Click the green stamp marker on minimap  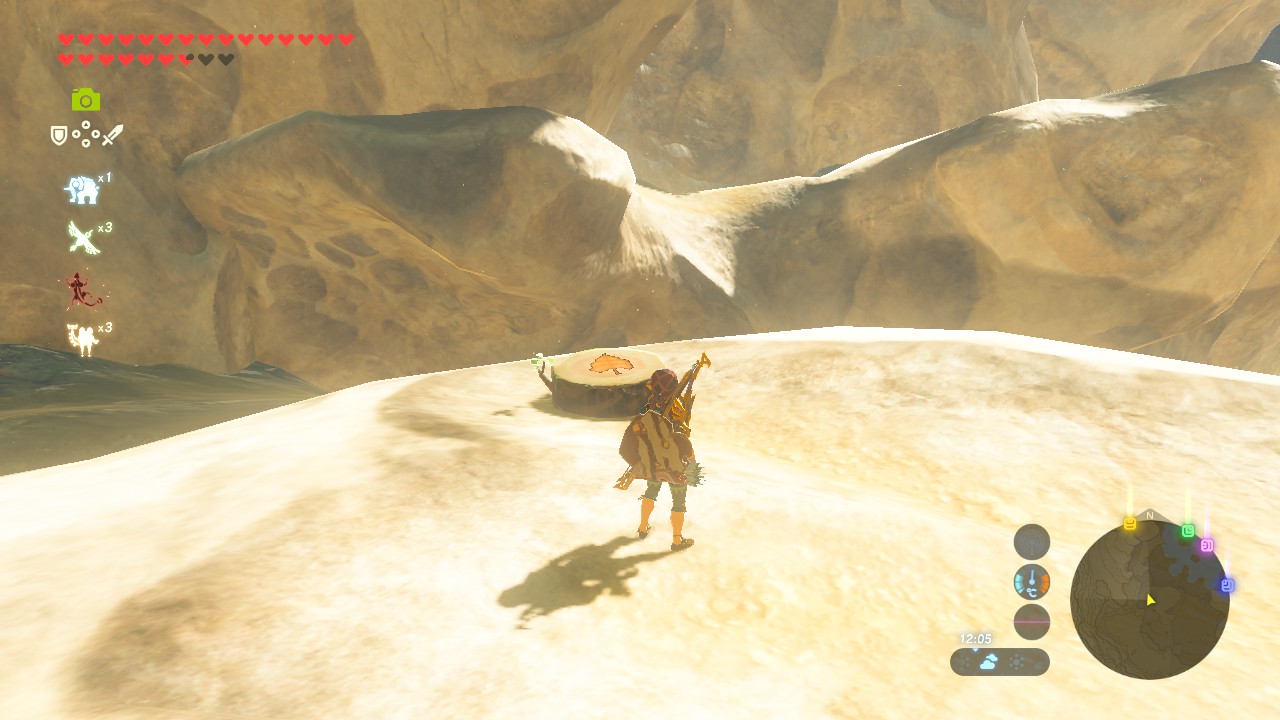coord(1188,531)
